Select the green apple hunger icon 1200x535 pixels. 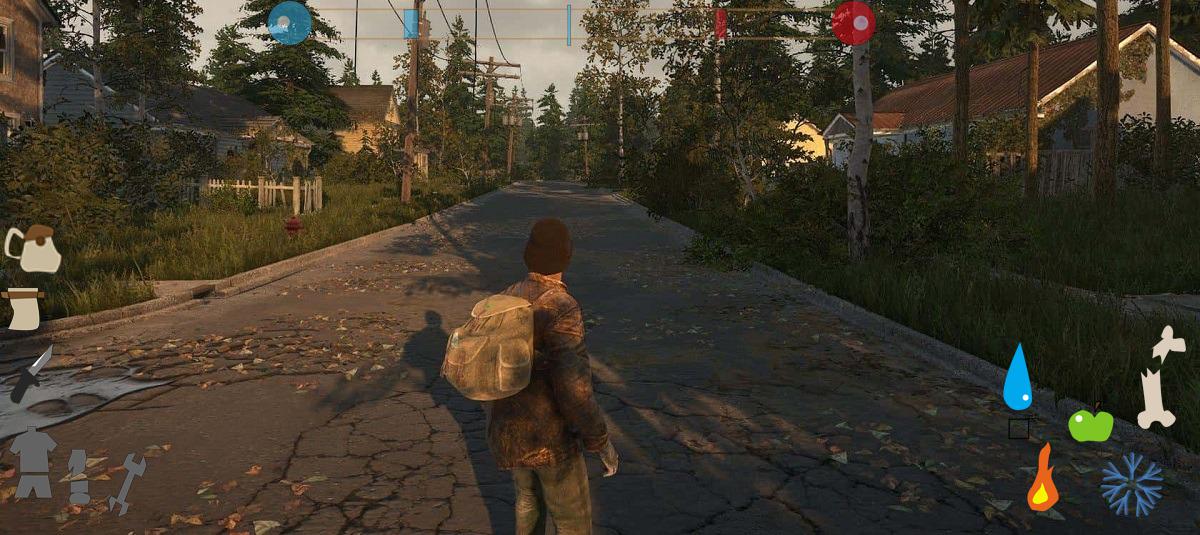click(x=1090, y=424)
